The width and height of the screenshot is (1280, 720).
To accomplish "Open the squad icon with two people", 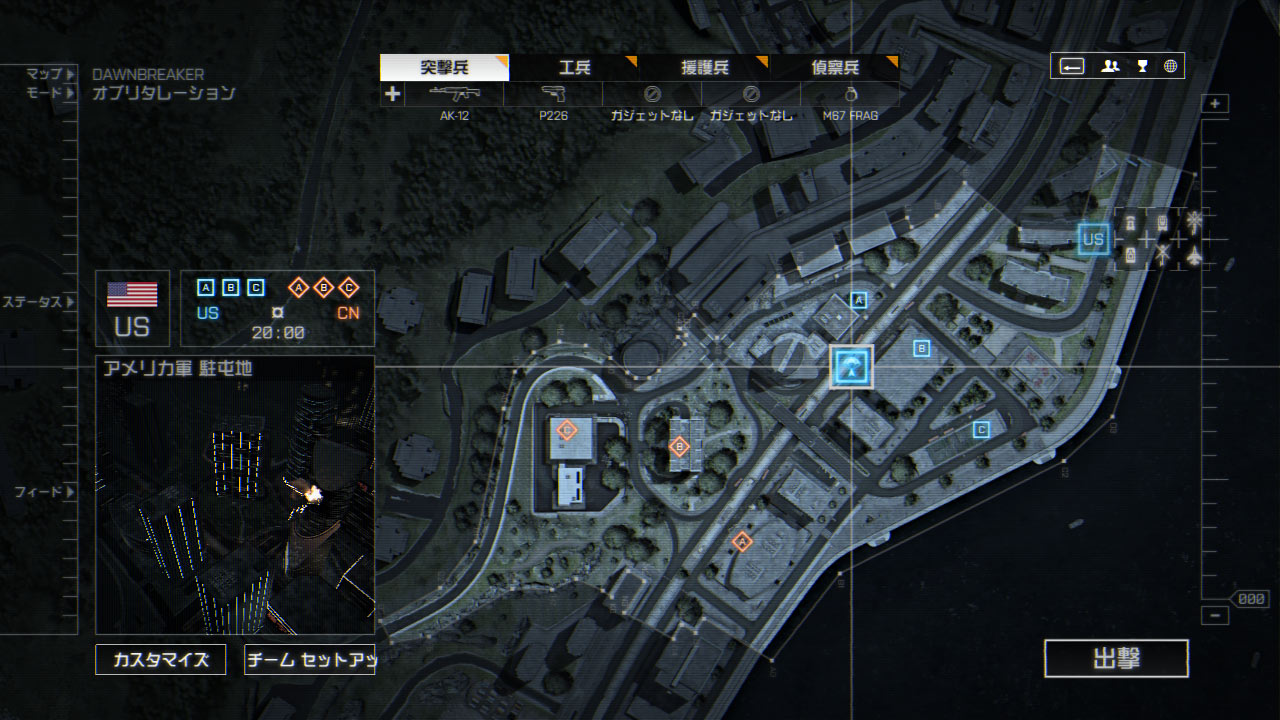I will coord(1110,66).
